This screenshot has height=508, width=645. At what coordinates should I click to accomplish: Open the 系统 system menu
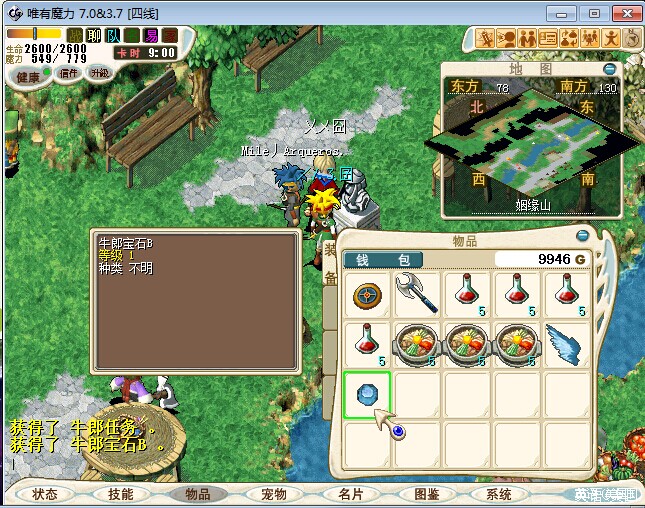click(499, 494)
